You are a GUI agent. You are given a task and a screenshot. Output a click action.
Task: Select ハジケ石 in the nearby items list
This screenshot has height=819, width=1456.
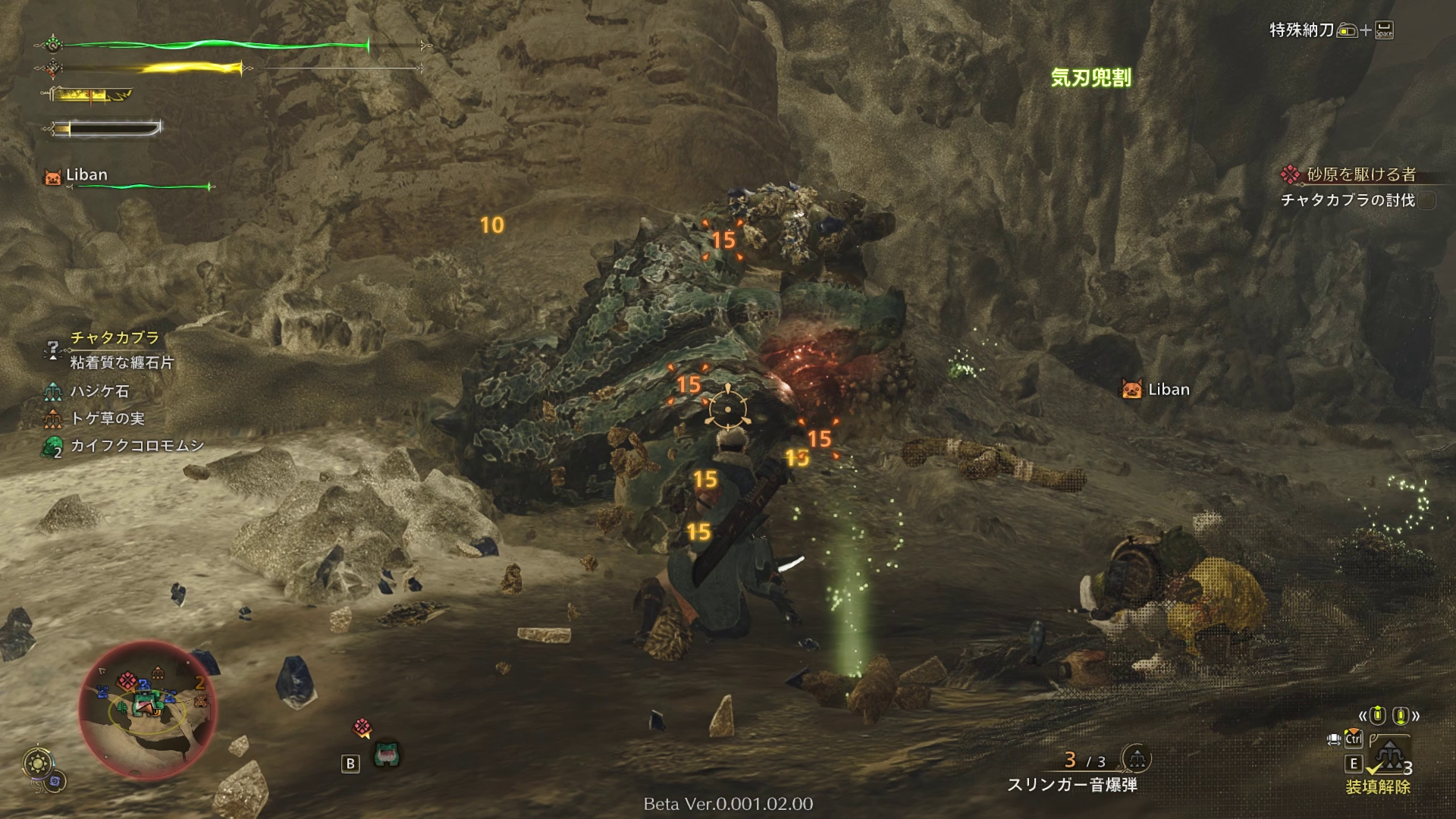pos(99,391)
